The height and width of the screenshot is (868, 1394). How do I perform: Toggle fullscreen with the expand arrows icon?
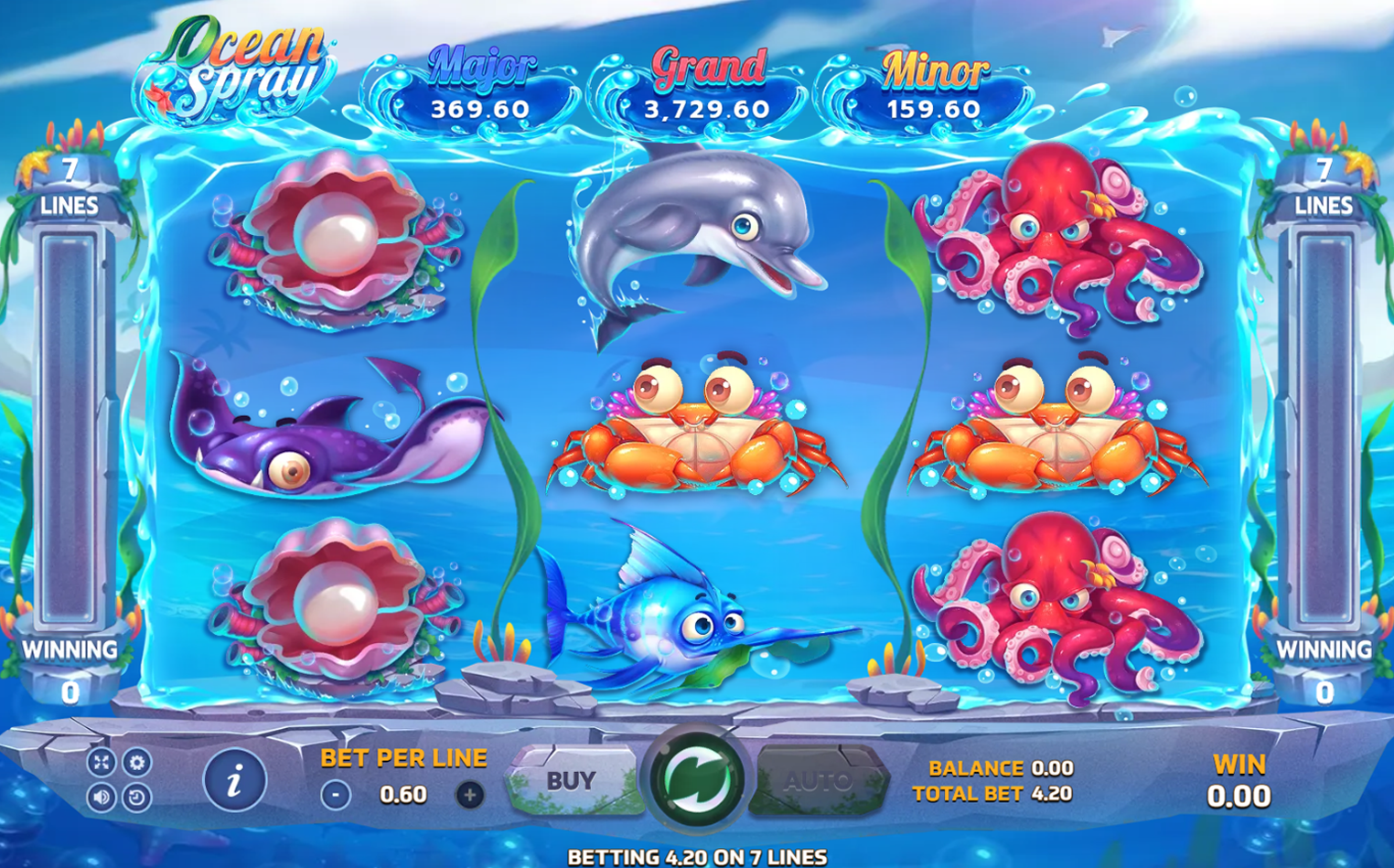(103, 760)
